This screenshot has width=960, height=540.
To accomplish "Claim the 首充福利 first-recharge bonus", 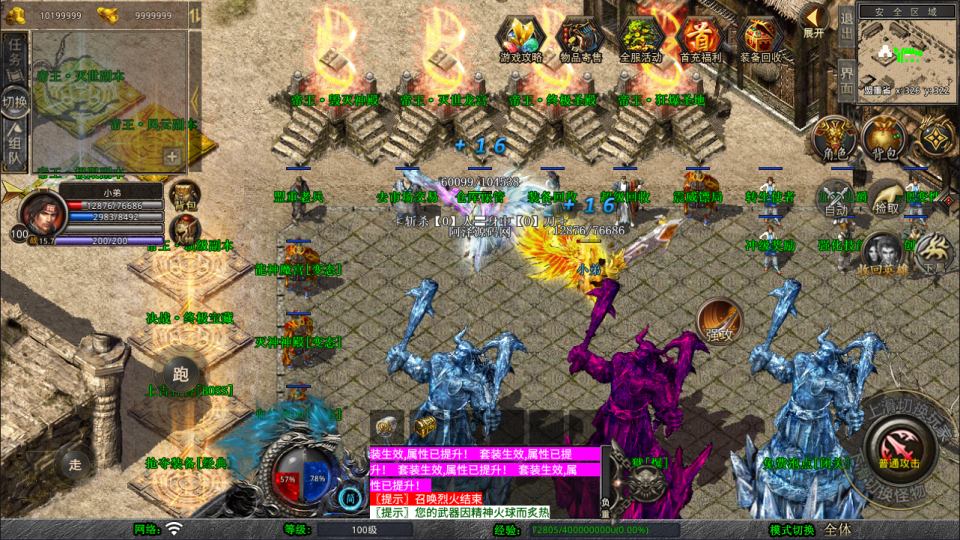I will 698,38.
